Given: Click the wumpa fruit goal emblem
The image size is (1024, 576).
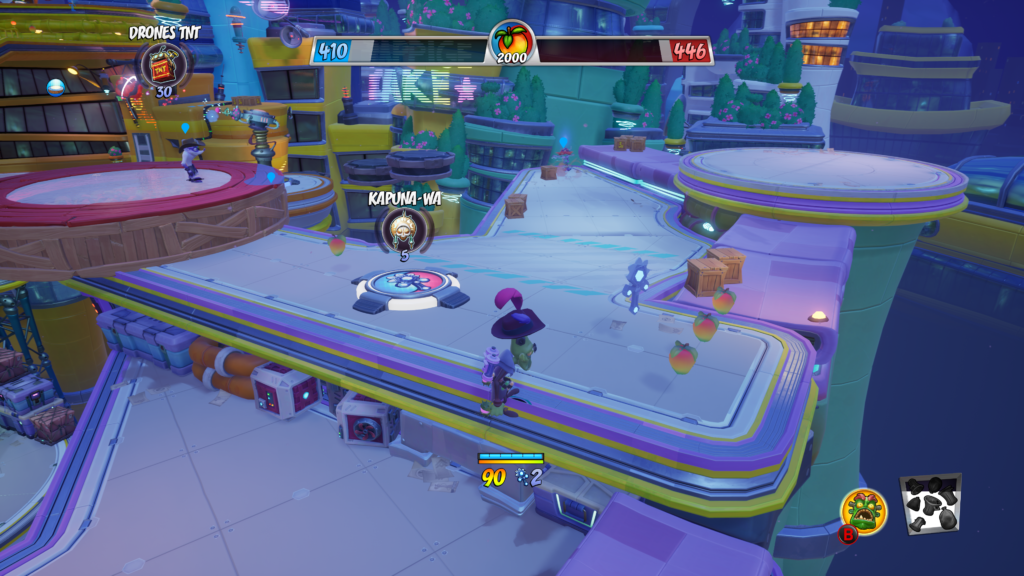Looking at the screenshot, I should [511, 41].
